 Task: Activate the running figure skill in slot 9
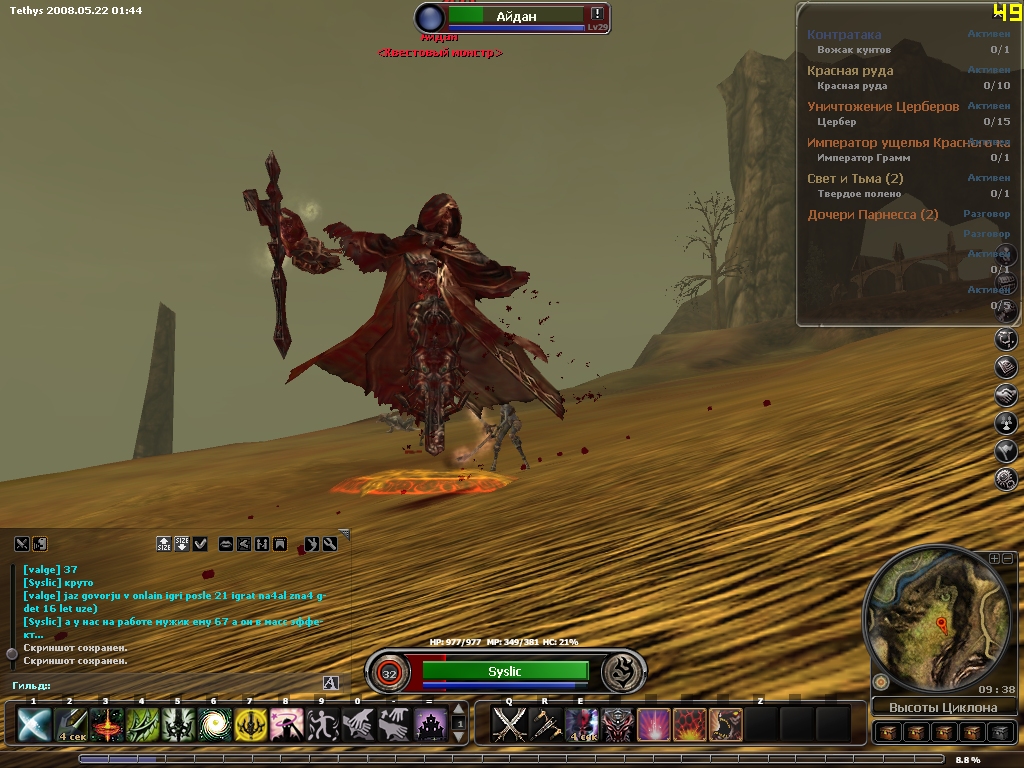(322, 723)
